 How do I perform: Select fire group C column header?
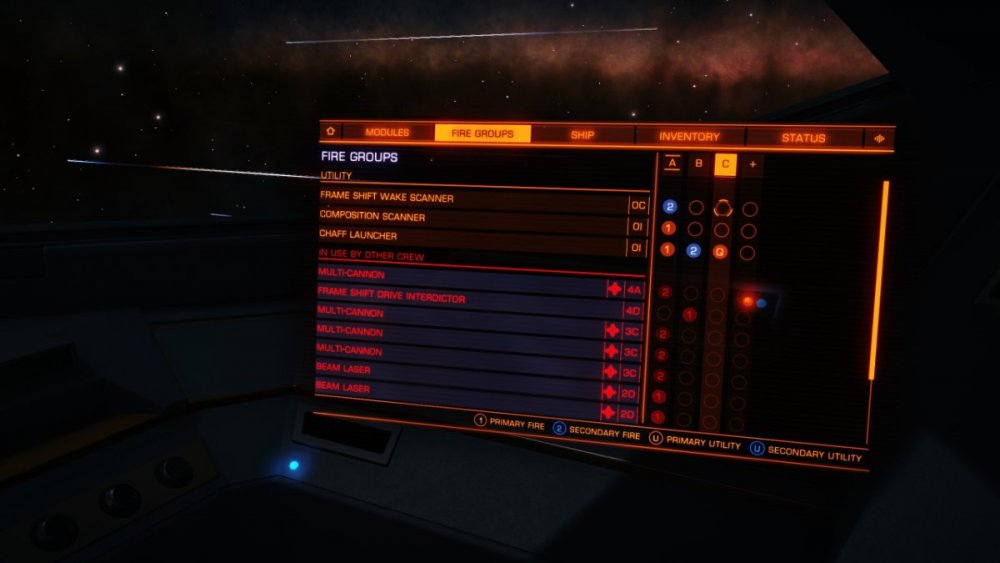click(x=725, y=164)
